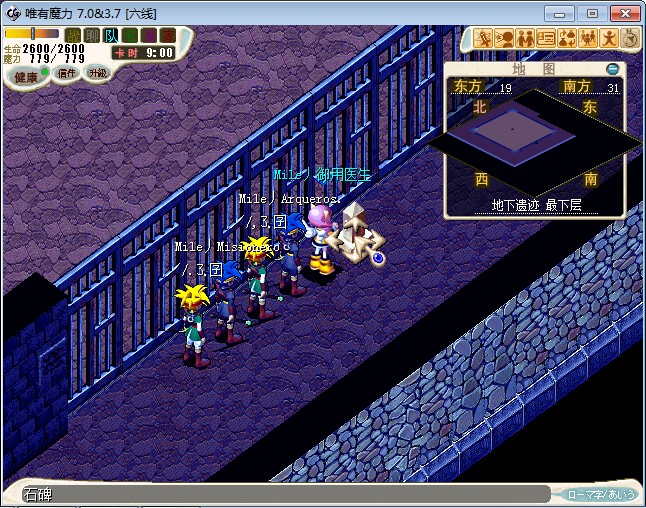Click the family group icon
Viewport: 646px width, 508px height.
click(x=589, y=39)
